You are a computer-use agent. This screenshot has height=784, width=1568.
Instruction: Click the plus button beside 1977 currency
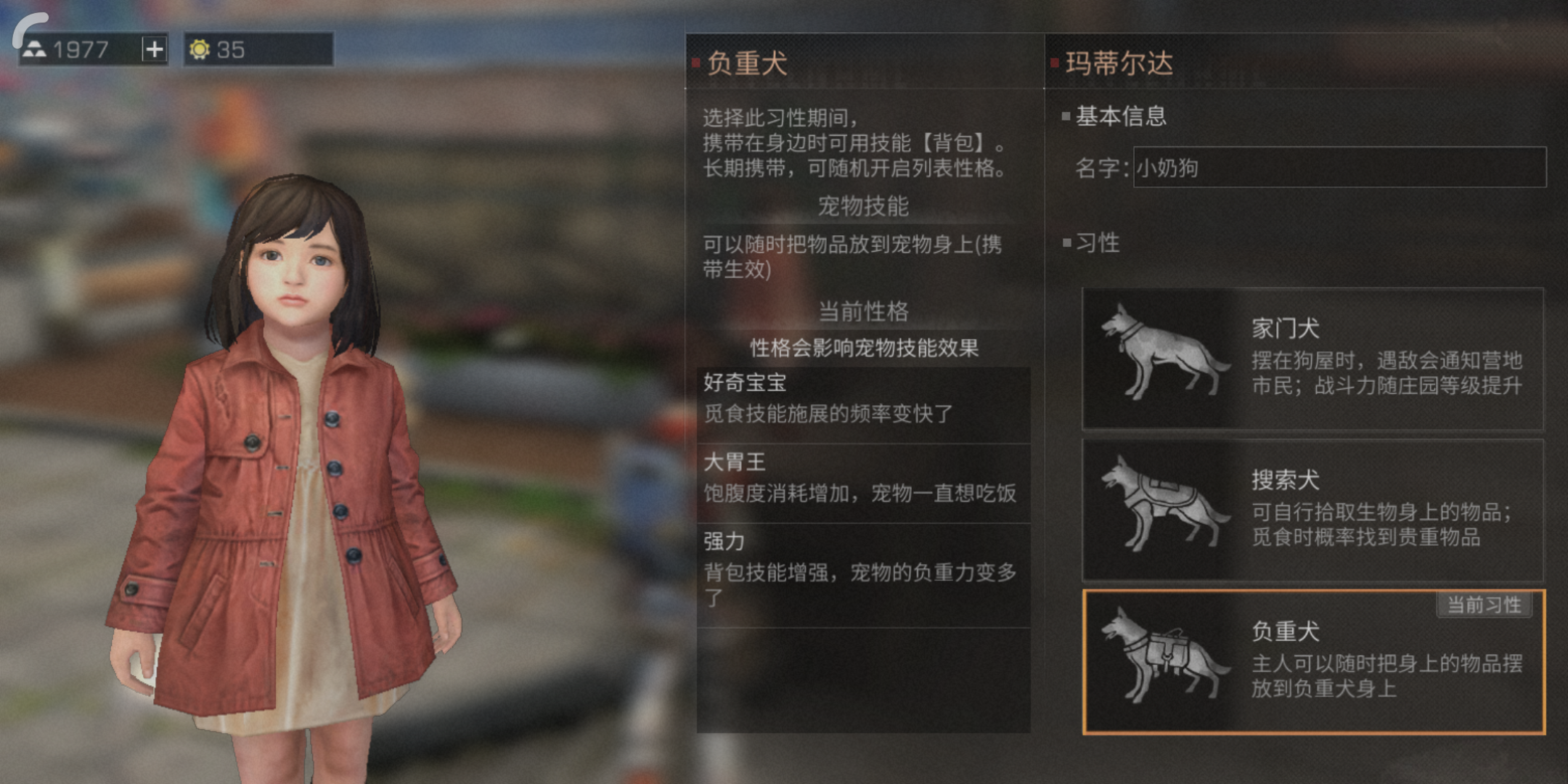click(154, 49)
